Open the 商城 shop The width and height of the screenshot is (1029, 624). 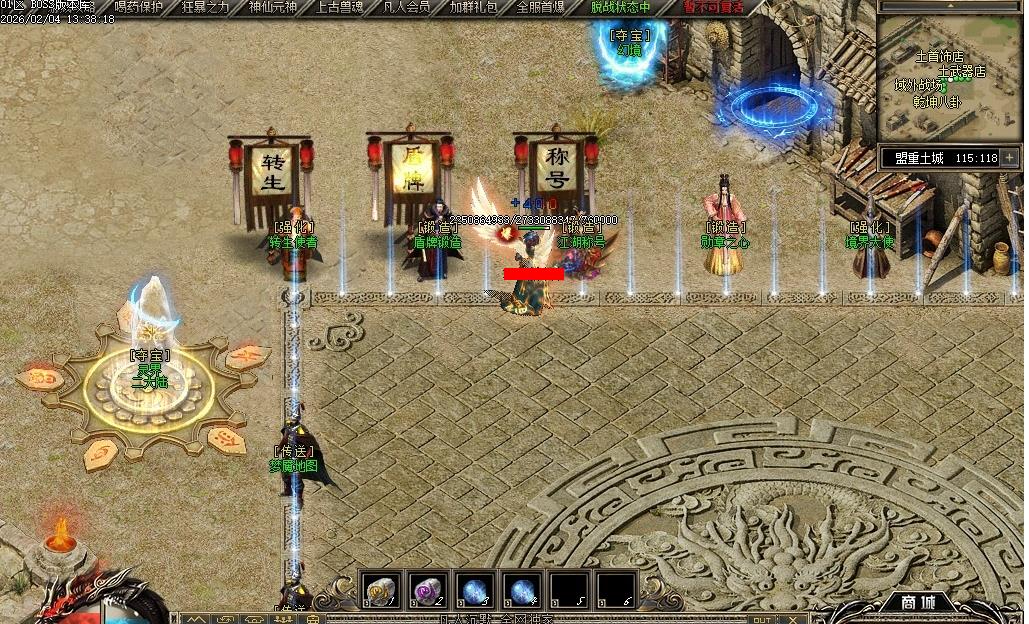(x=916, y=602)
